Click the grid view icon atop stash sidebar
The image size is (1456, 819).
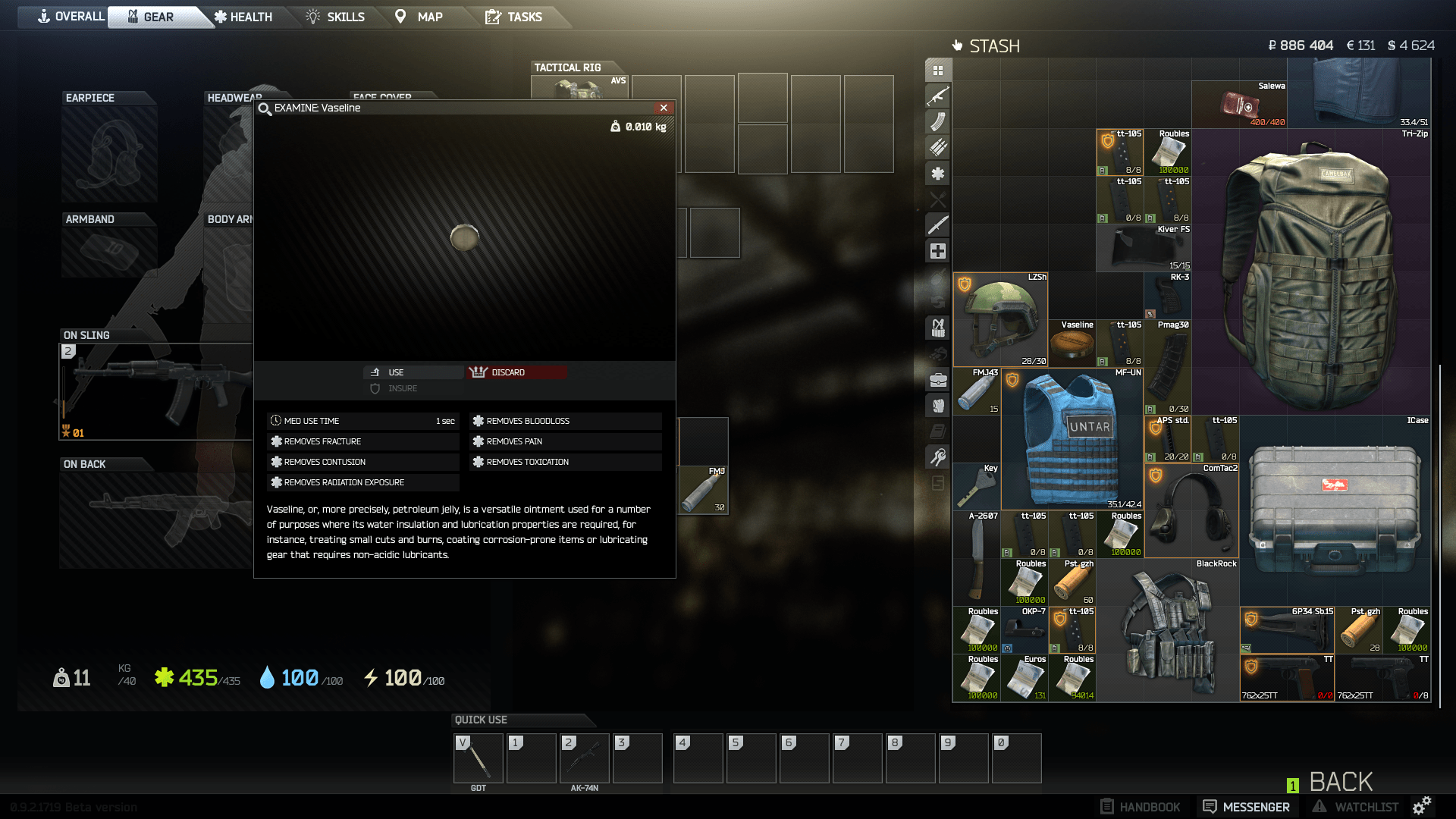tap(938, 70)
